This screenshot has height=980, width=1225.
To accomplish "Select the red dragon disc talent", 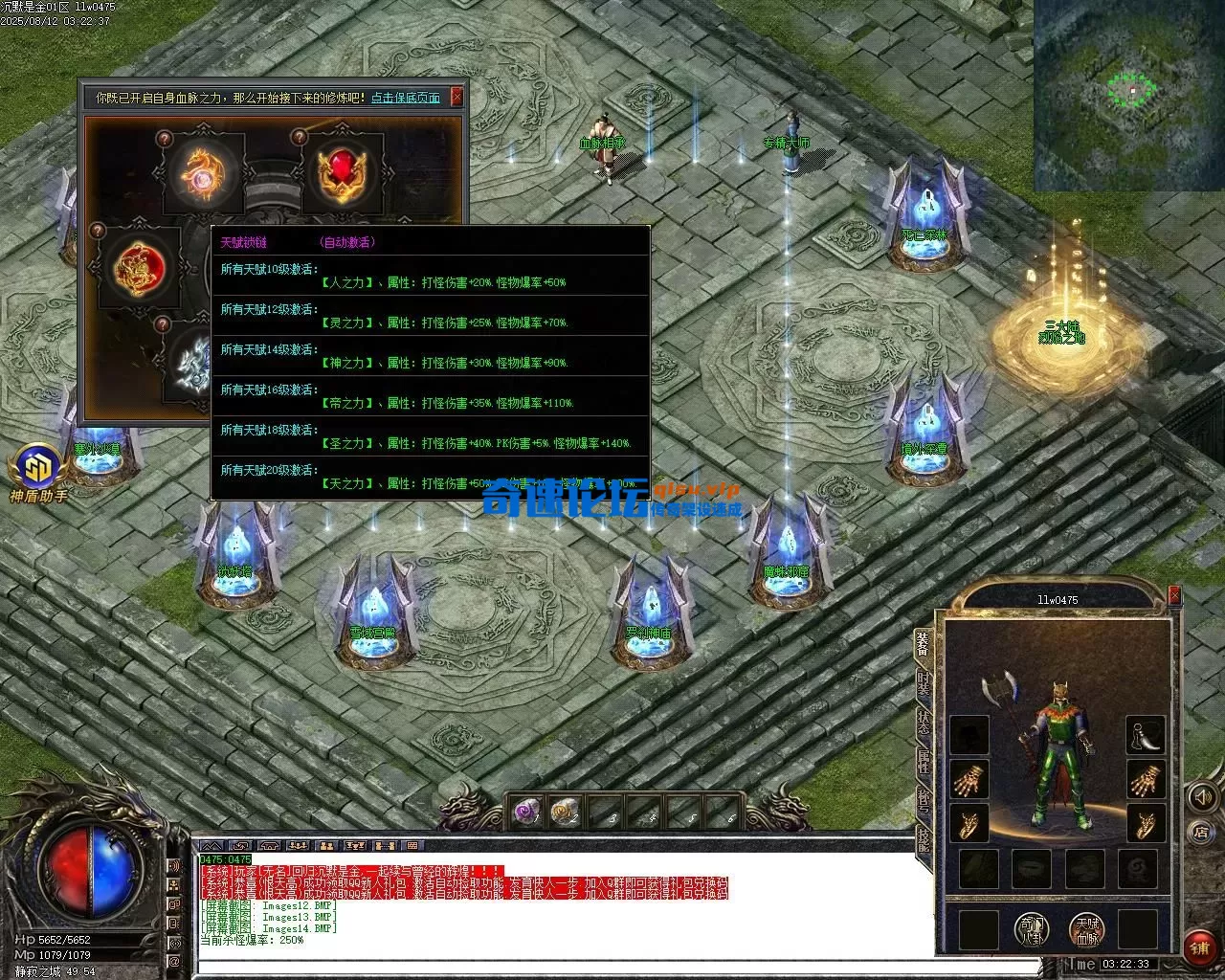I will pos(135,266).
